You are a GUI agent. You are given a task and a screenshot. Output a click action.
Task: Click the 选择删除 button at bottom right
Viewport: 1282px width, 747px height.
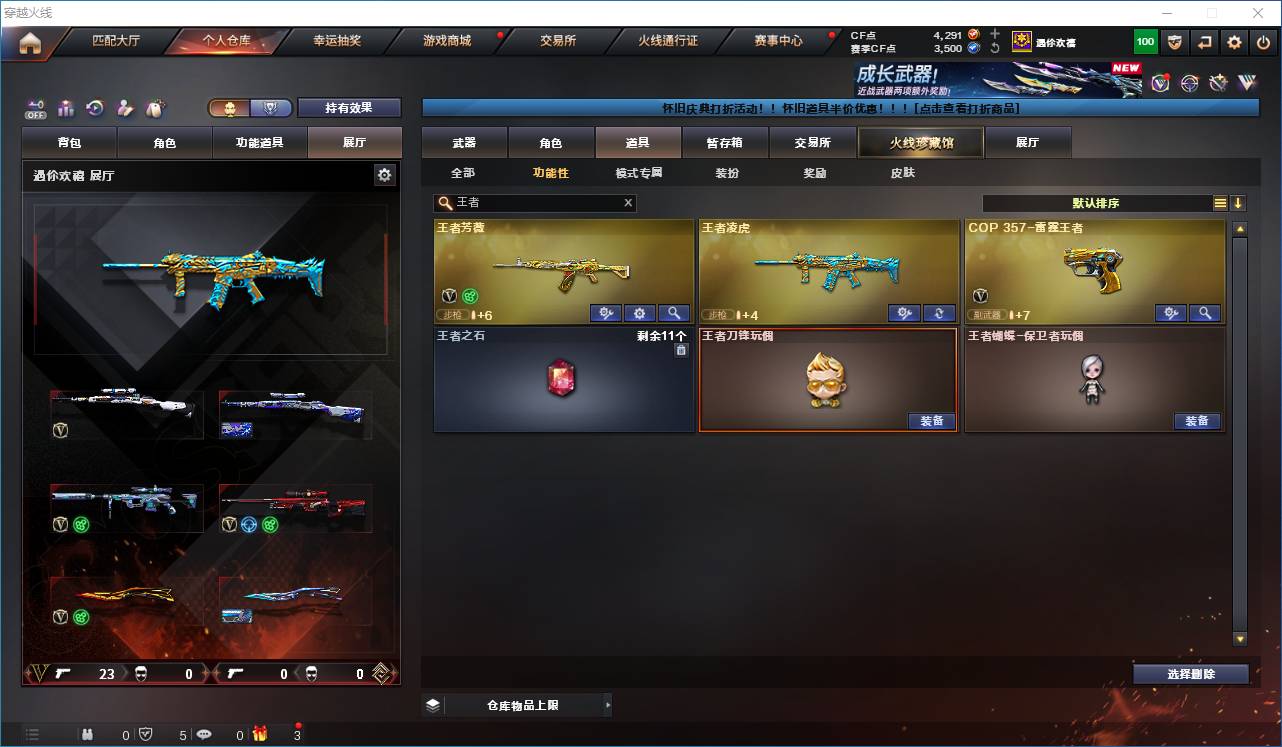(x=1190, y=674)
